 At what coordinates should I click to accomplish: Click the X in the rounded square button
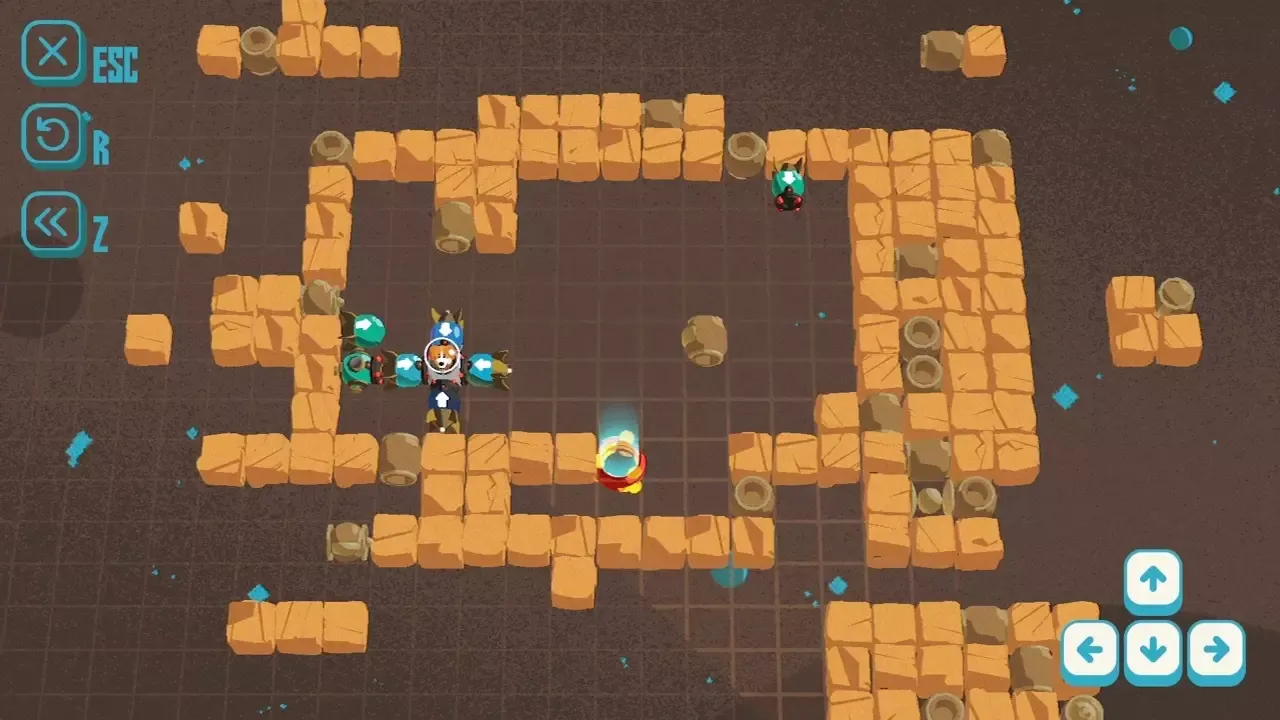[x=53, y=53]
